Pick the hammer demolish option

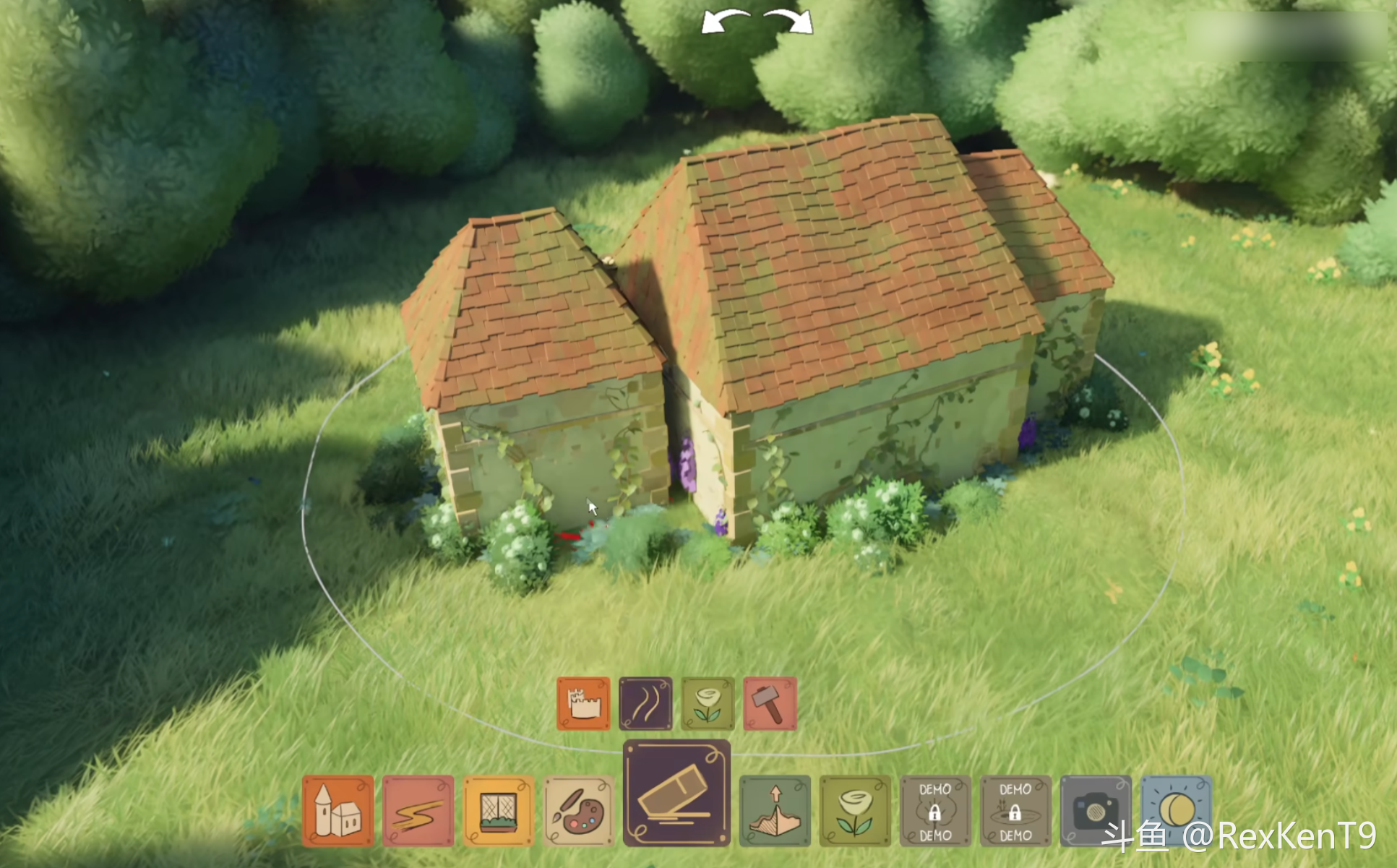click(x=770, y=703)
